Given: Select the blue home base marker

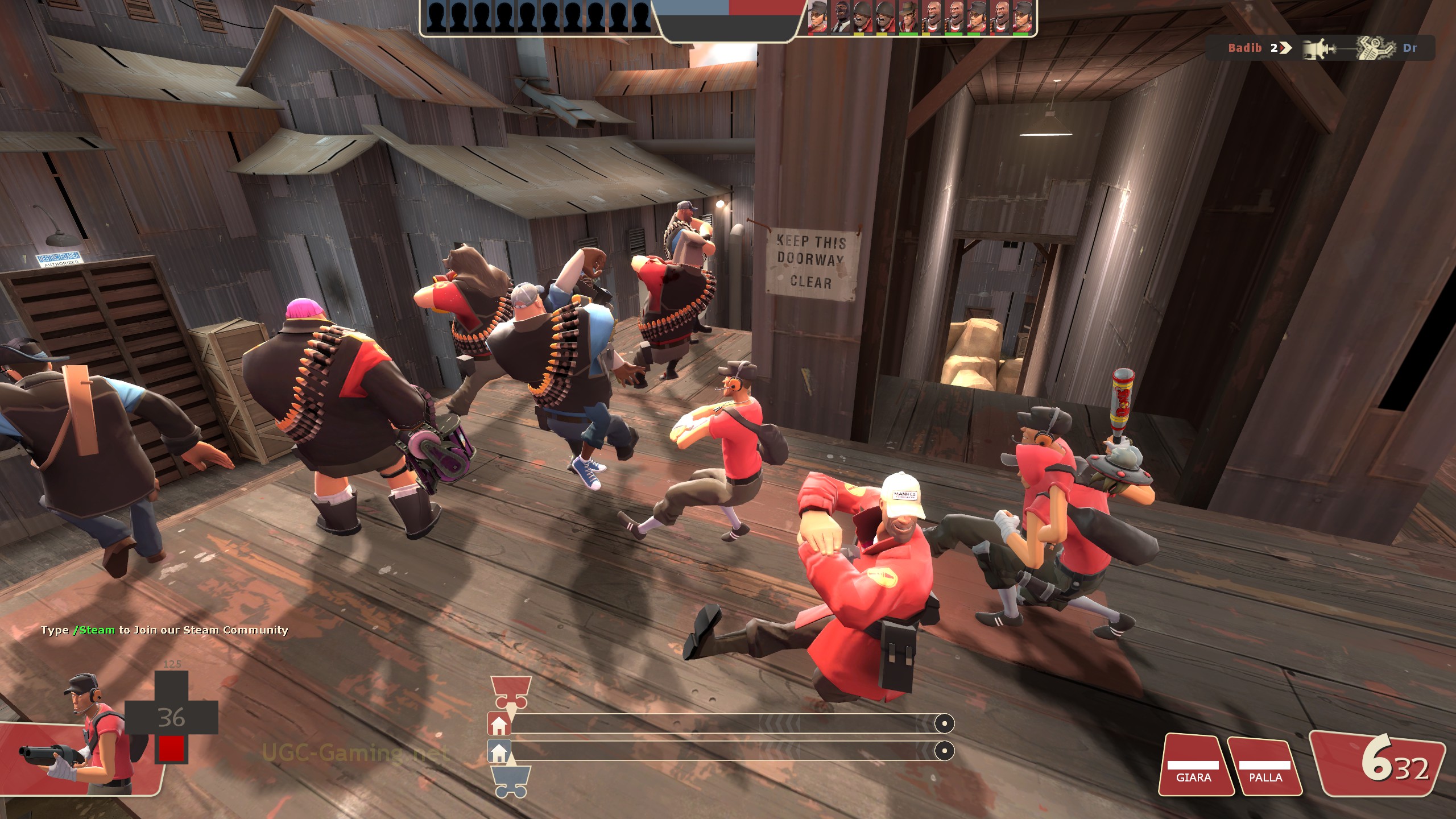Looking at the screenshot, I should [x=499, y=752].
